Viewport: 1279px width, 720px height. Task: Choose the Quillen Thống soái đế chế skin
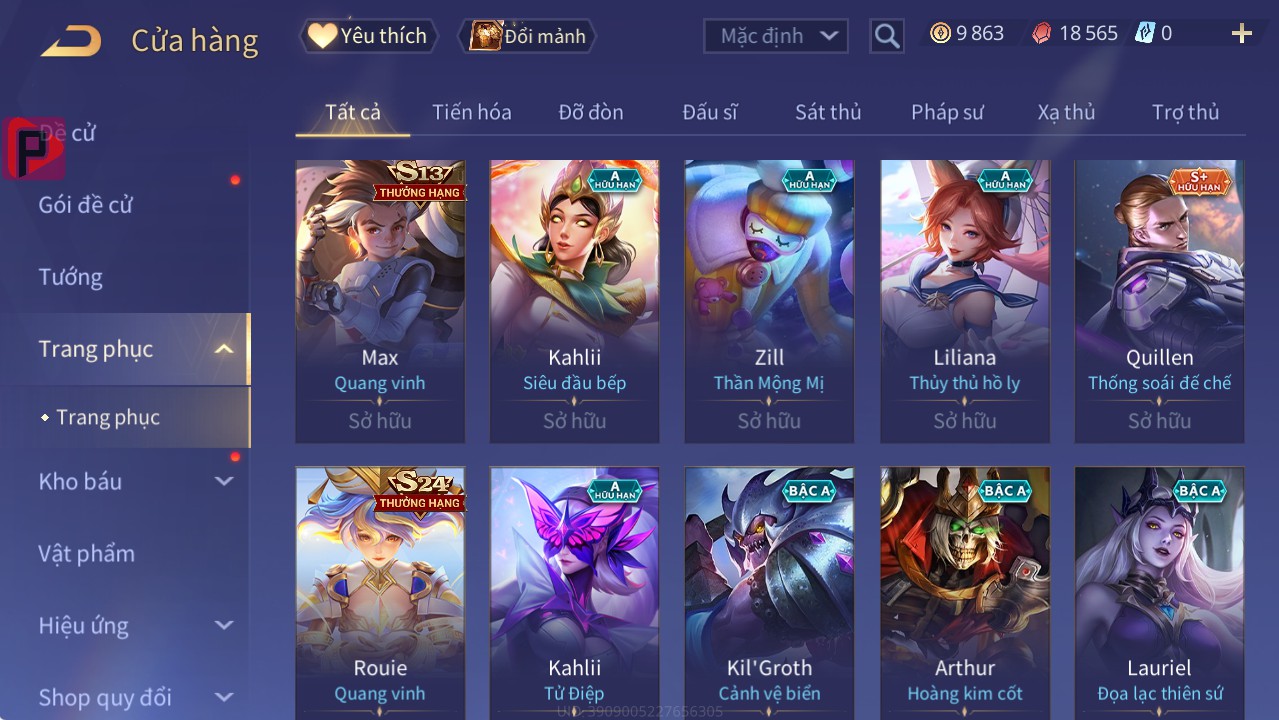click(x=1159, y=300)
